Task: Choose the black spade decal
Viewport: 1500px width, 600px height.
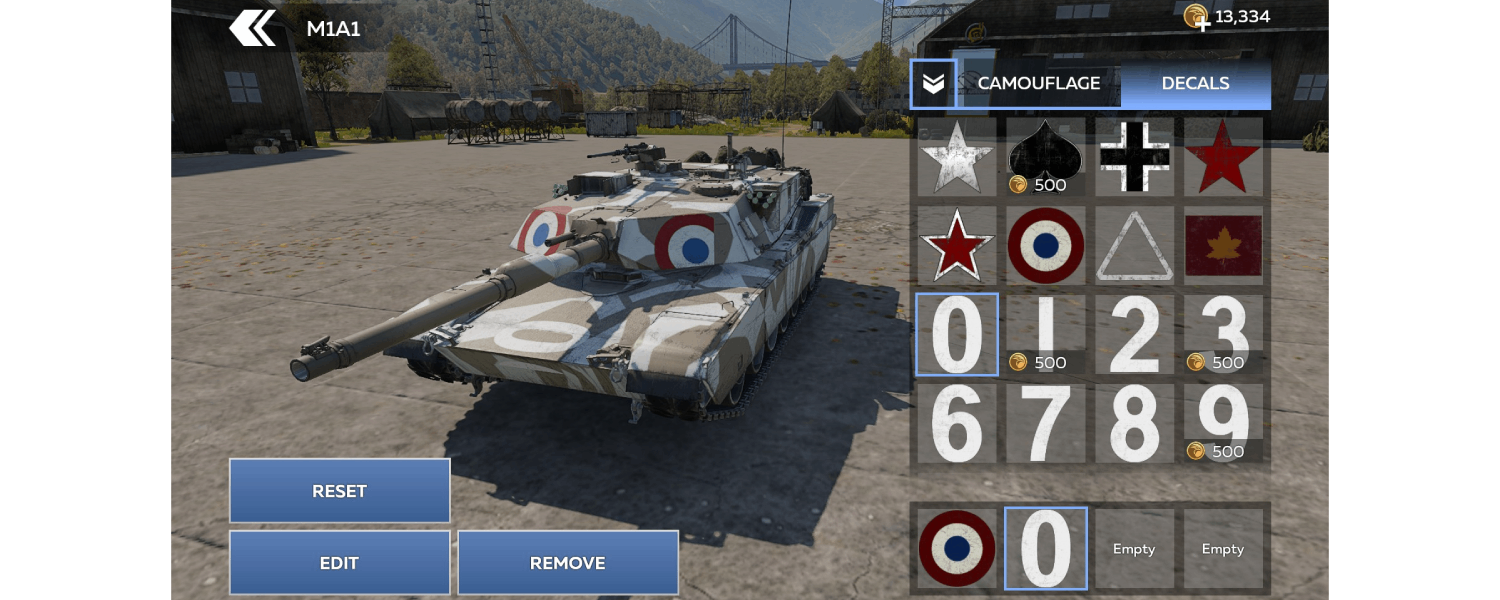Action: pyautogui.click(x=1046, y=157)
